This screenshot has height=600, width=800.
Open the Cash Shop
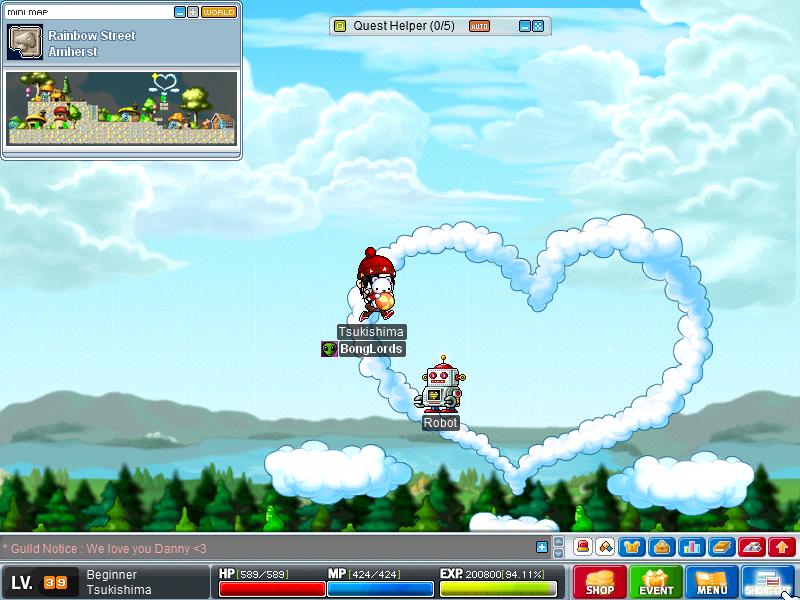(x=600, y=582)
